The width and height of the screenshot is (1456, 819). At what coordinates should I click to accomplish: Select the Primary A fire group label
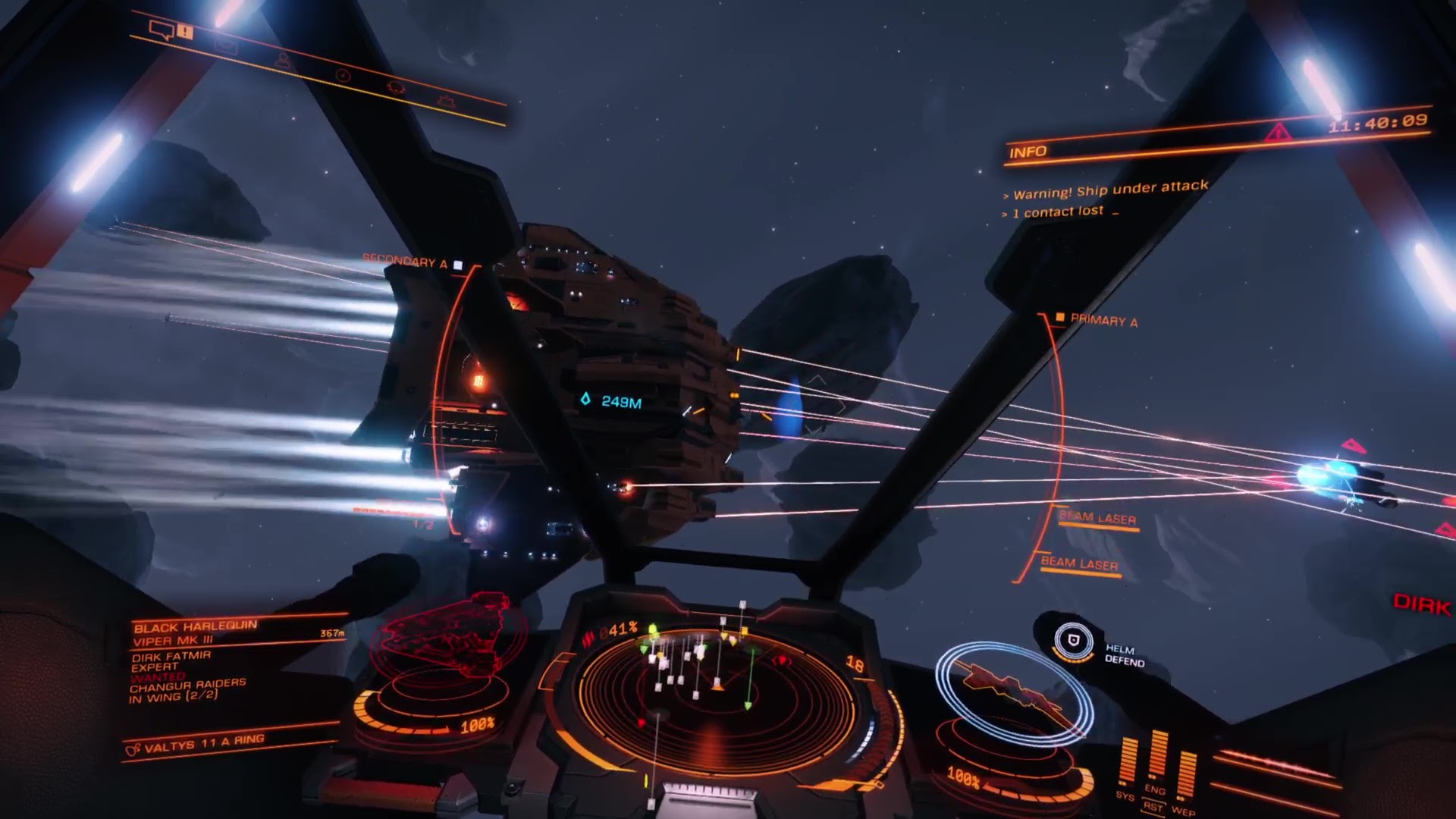click(1103, 321)
